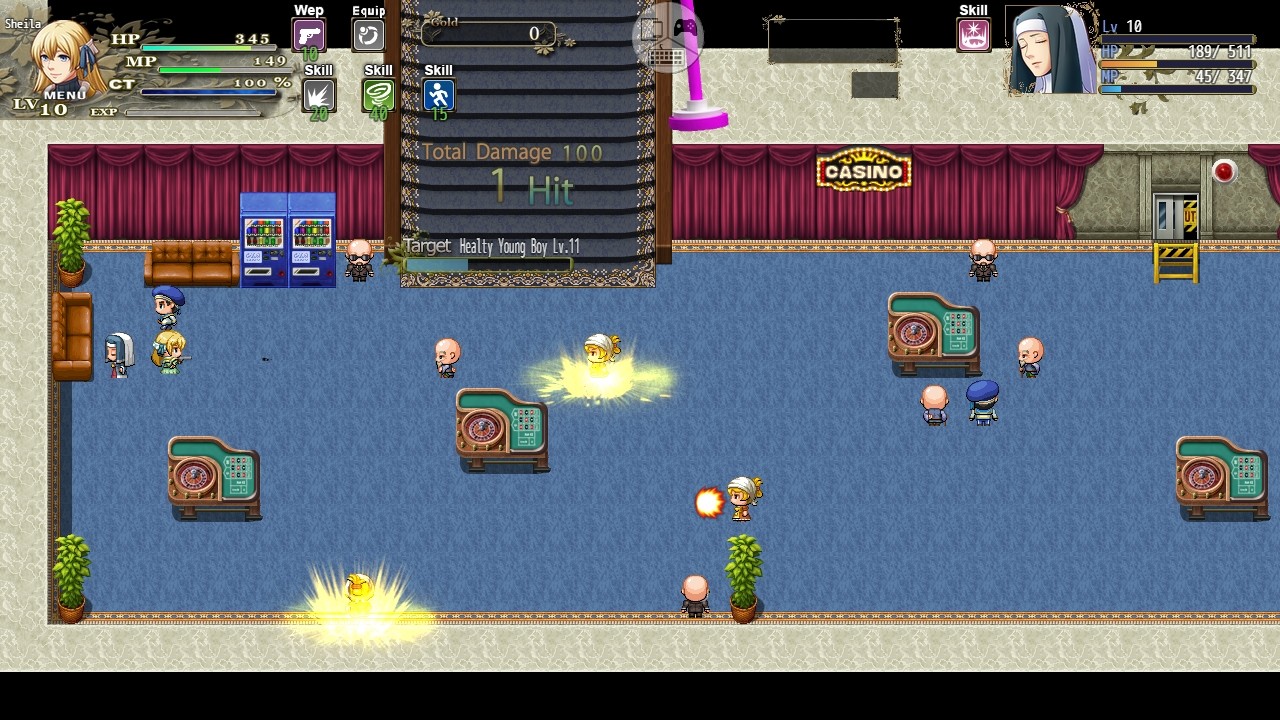Activate the blue running Skill icon
Viewport: 1280px width, 720px height.
(437, 95)
